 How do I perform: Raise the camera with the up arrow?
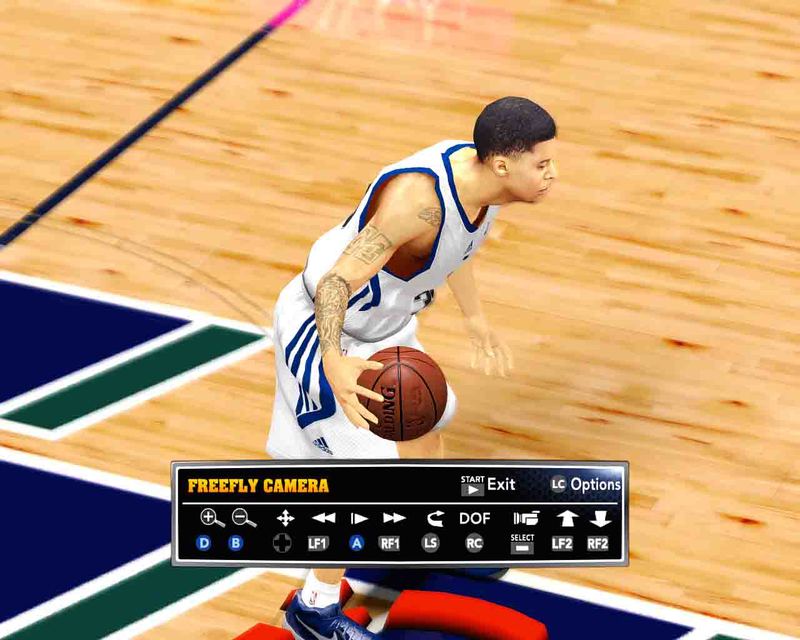point(567,518)
